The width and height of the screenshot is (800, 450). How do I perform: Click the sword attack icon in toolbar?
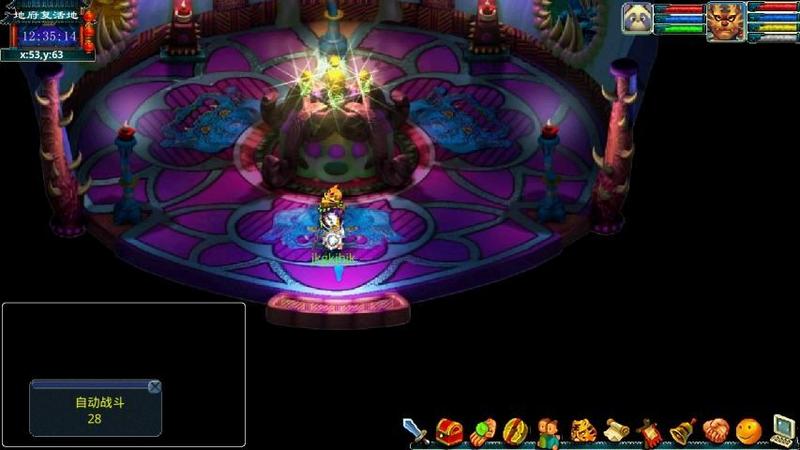click(x=416, y=431)
